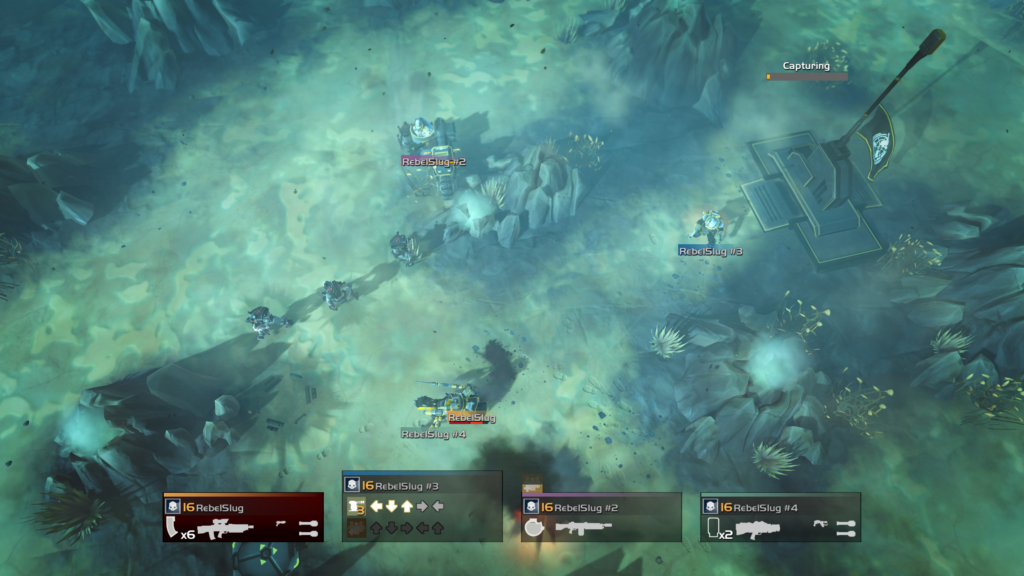Select the RebelSlug #2 player panel
The image size is (1024, 576).
(x=601, y=517)
